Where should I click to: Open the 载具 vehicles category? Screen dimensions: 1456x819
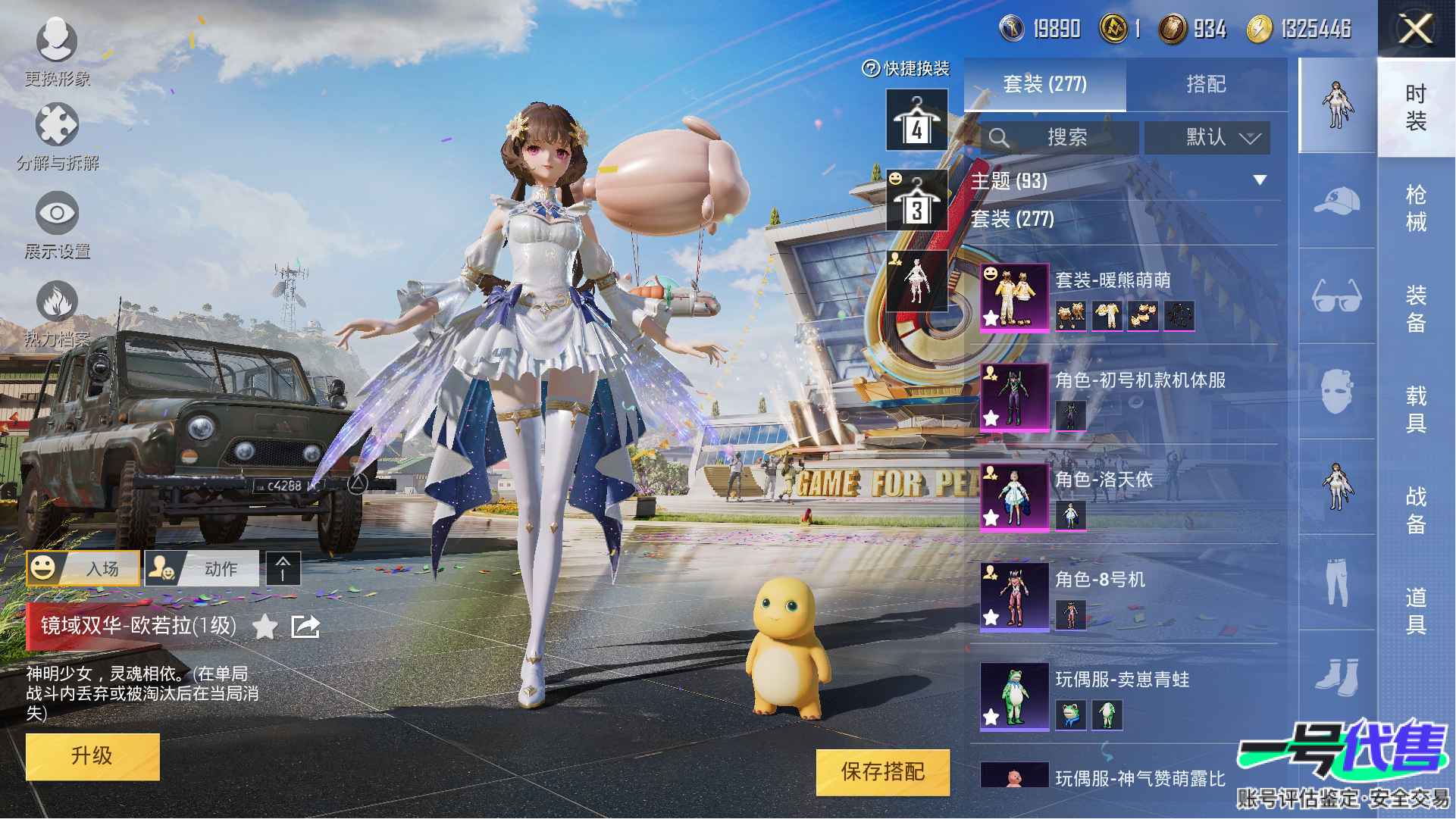(x=1415, y=409)
